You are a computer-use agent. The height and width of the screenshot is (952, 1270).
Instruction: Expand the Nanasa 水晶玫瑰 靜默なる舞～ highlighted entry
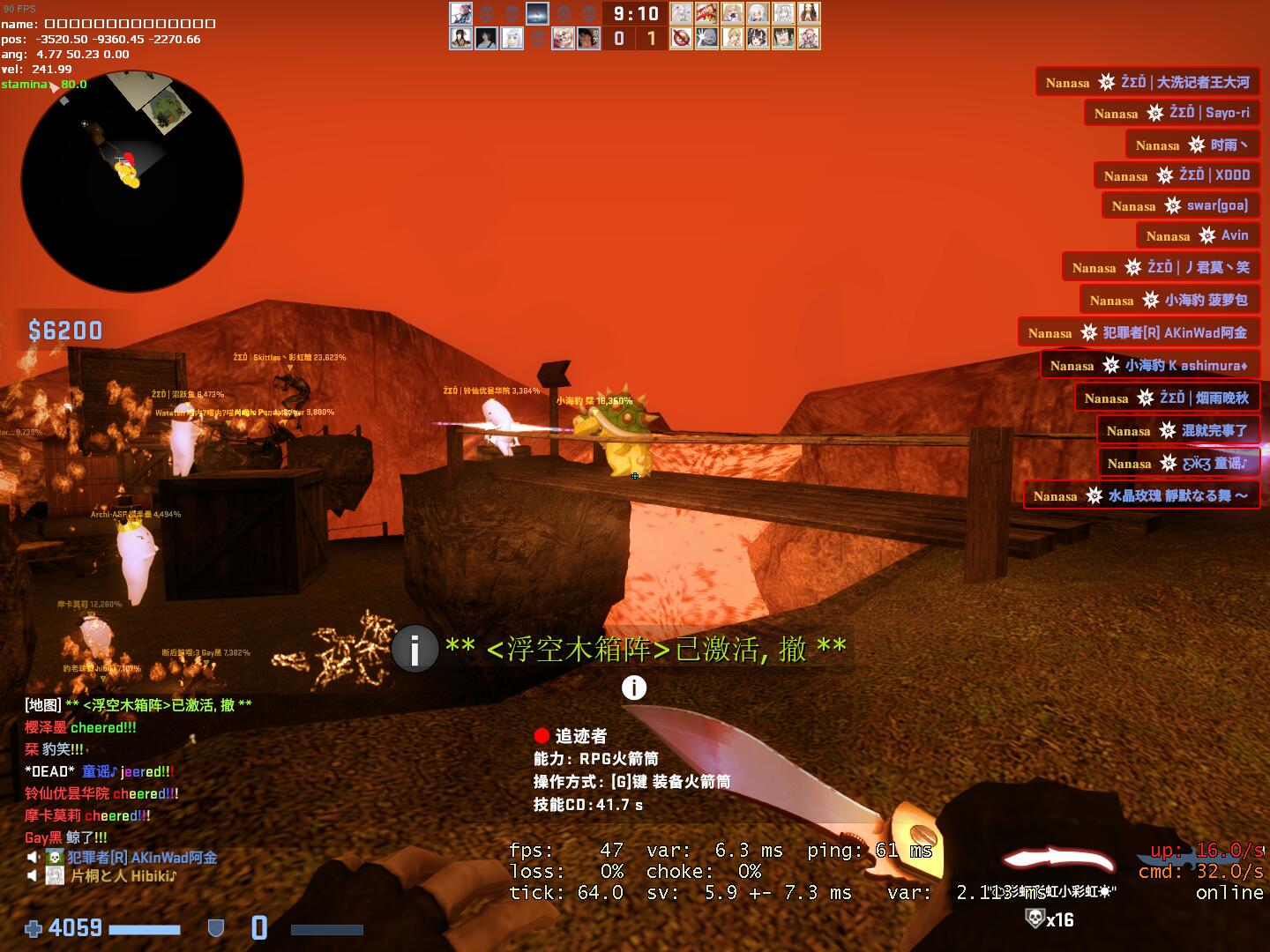tap(1140, 495)
